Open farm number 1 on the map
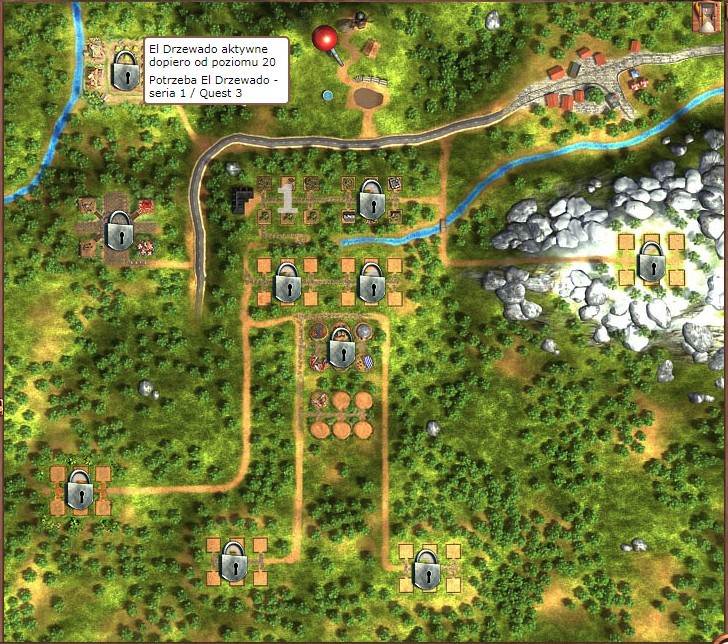This screenshot has width=728, height=644. click(287, 199)
